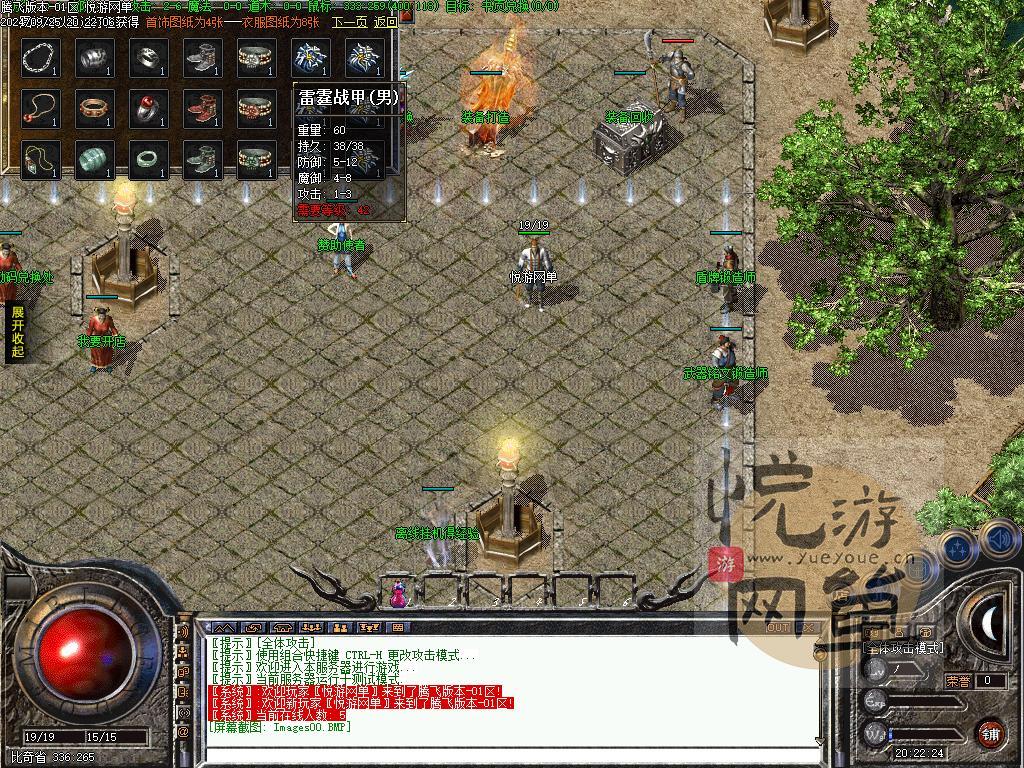Pick the bronze studded bracelet slot

point(94,109)
